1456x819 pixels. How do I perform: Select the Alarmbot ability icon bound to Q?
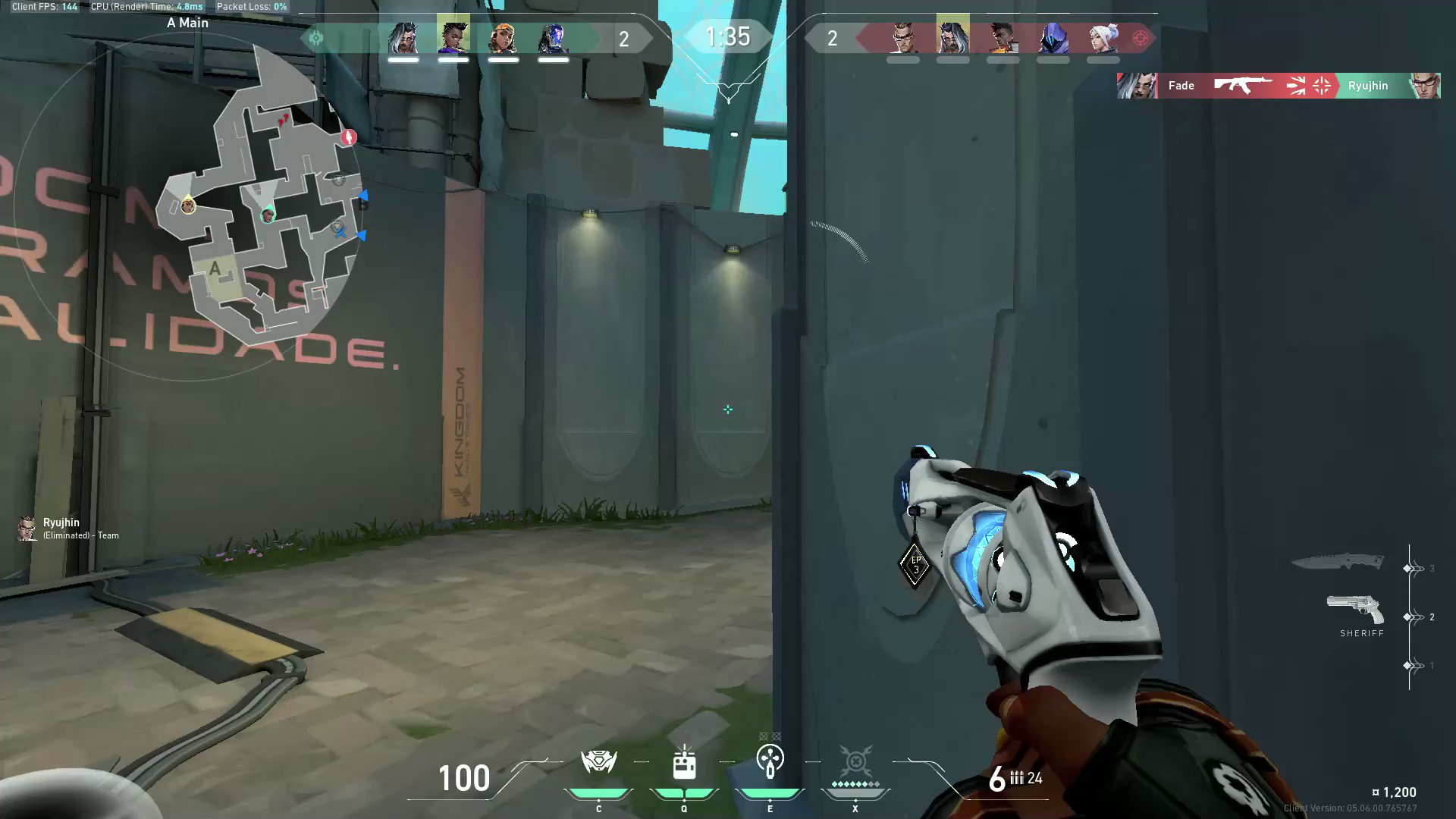(683, 762)
